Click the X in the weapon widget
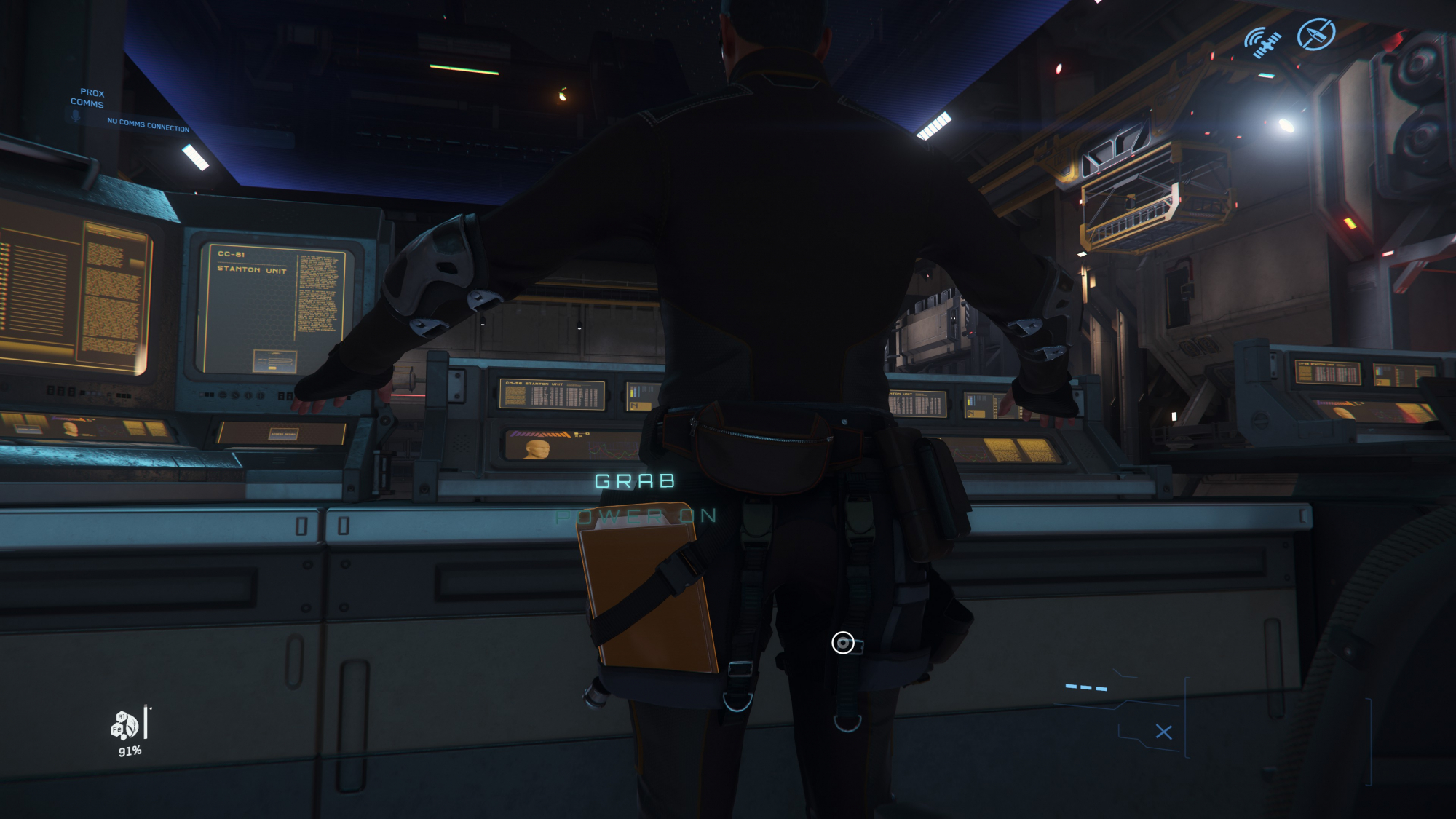Viewport: 1456px width, 819px height. pos(1163,732)
